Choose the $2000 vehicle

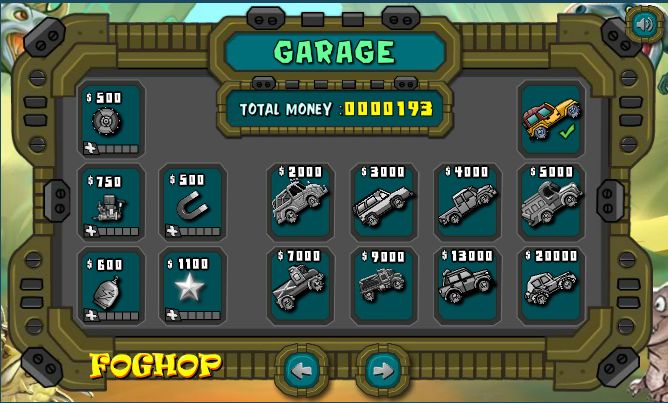tap(300, 201)
